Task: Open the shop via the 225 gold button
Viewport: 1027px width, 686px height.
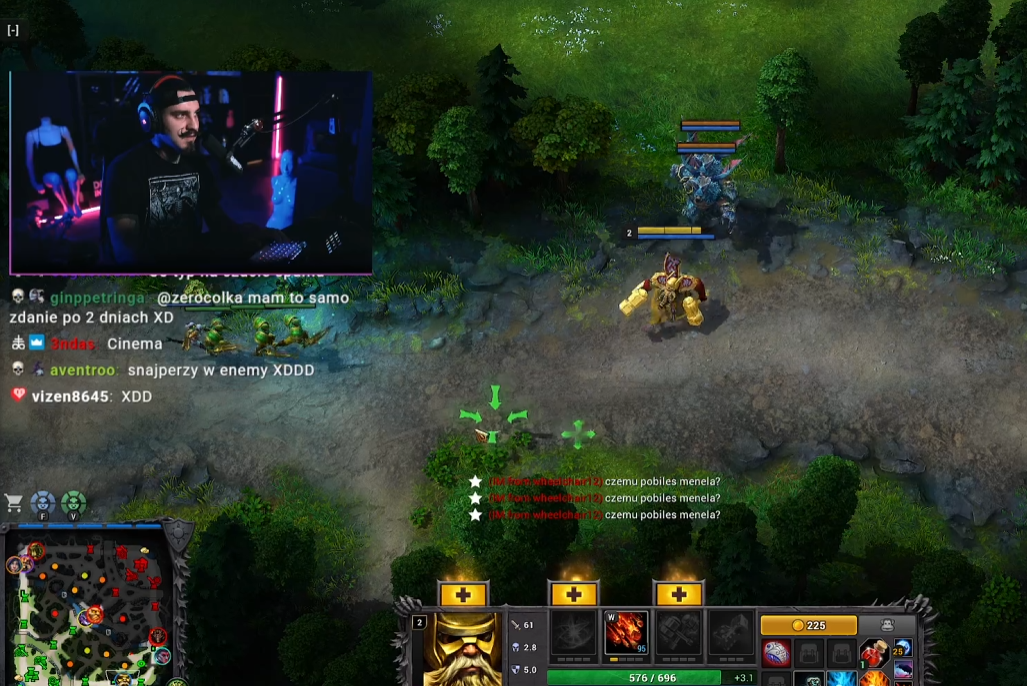Action: (808, 625)
